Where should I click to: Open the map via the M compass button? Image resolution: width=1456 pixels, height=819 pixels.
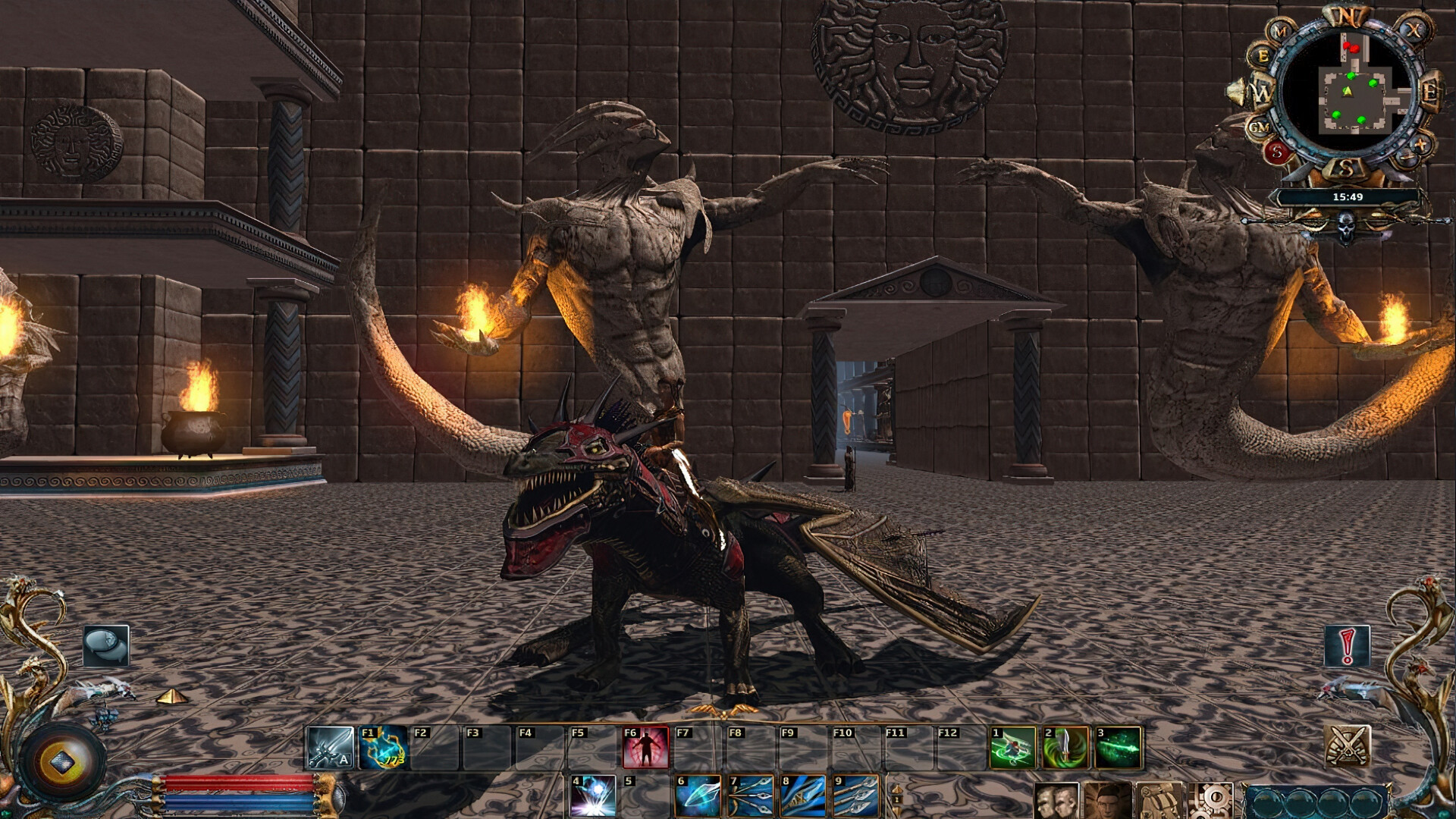coord(1279,30)
